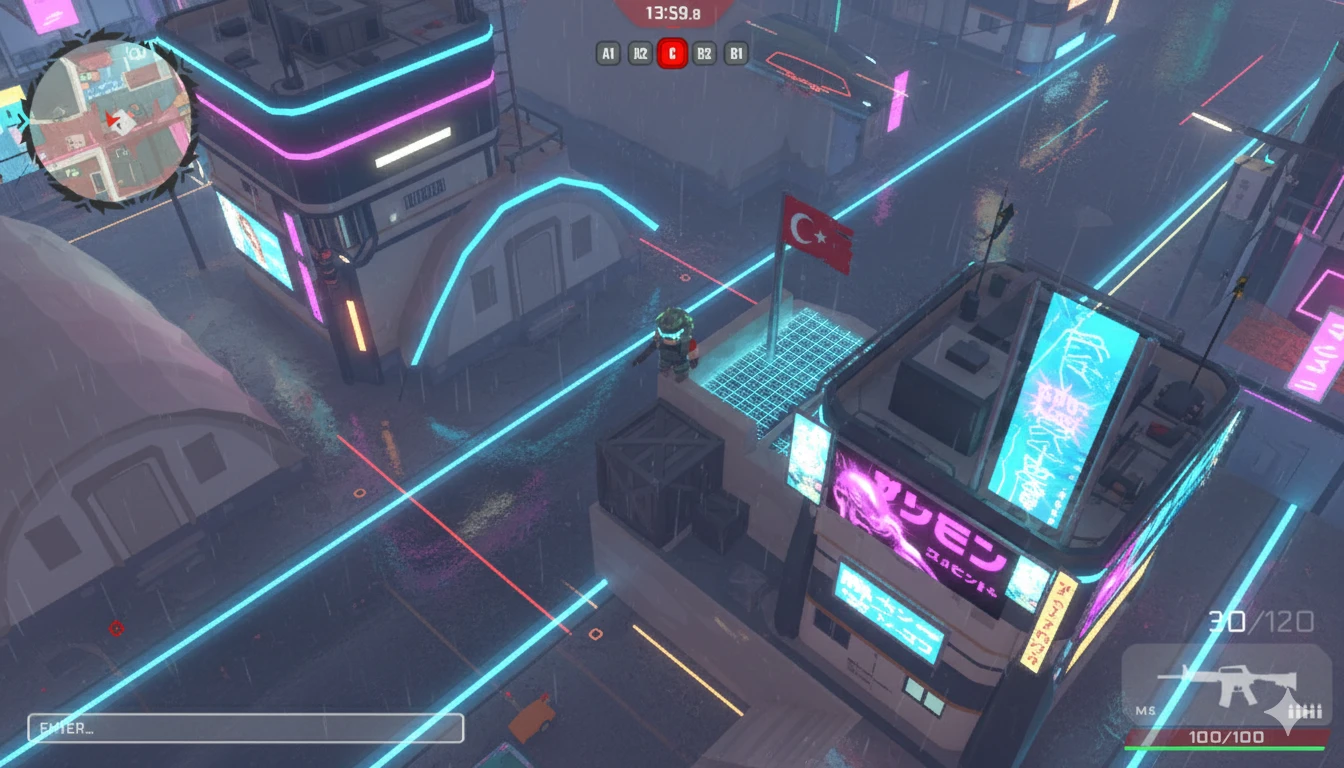The height and width of the screenshot is (768, 1344).
Task: Choose the red C objective marker
Action: [672, 54]
